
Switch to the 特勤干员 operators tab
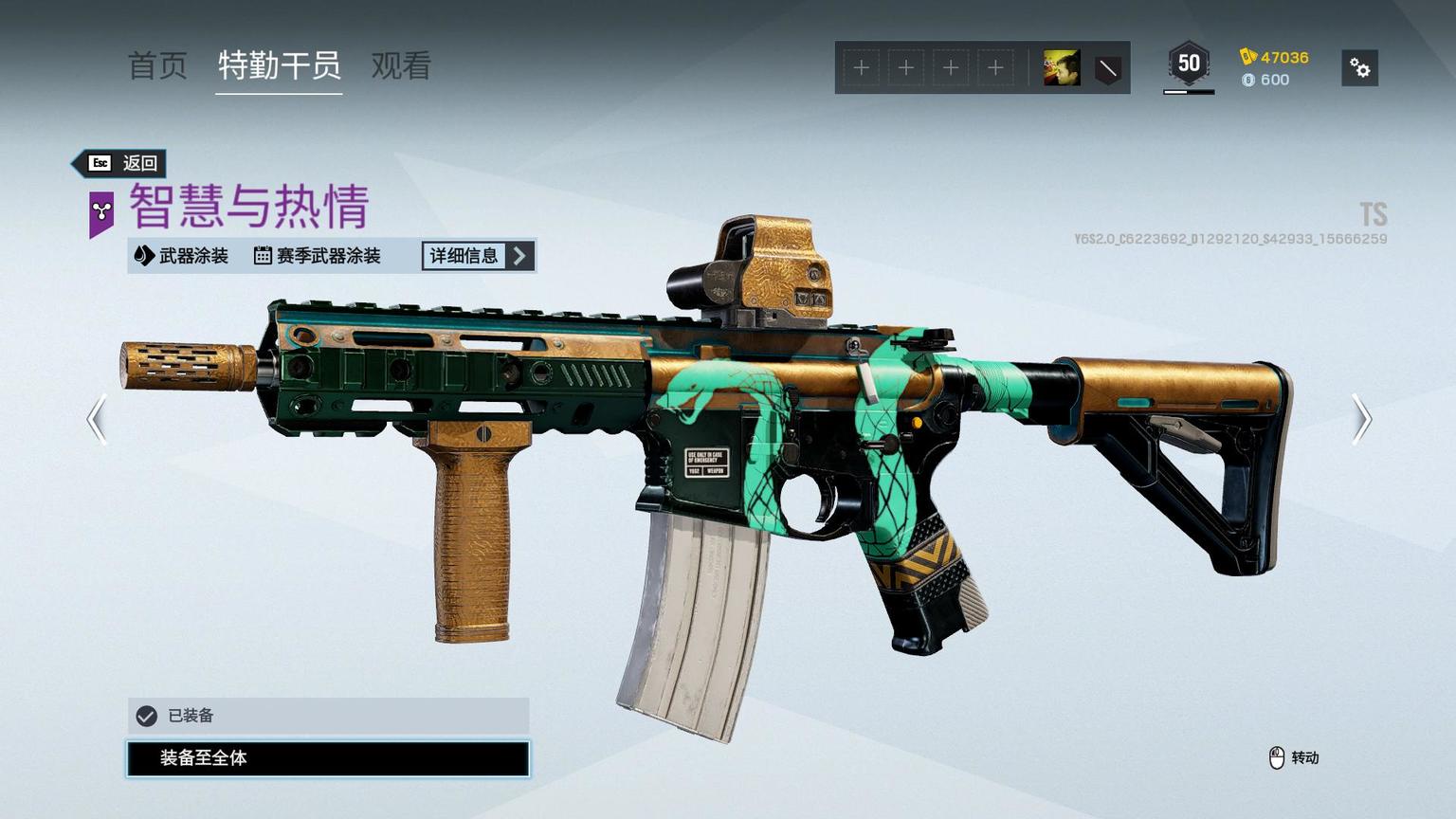click(279, 66)
